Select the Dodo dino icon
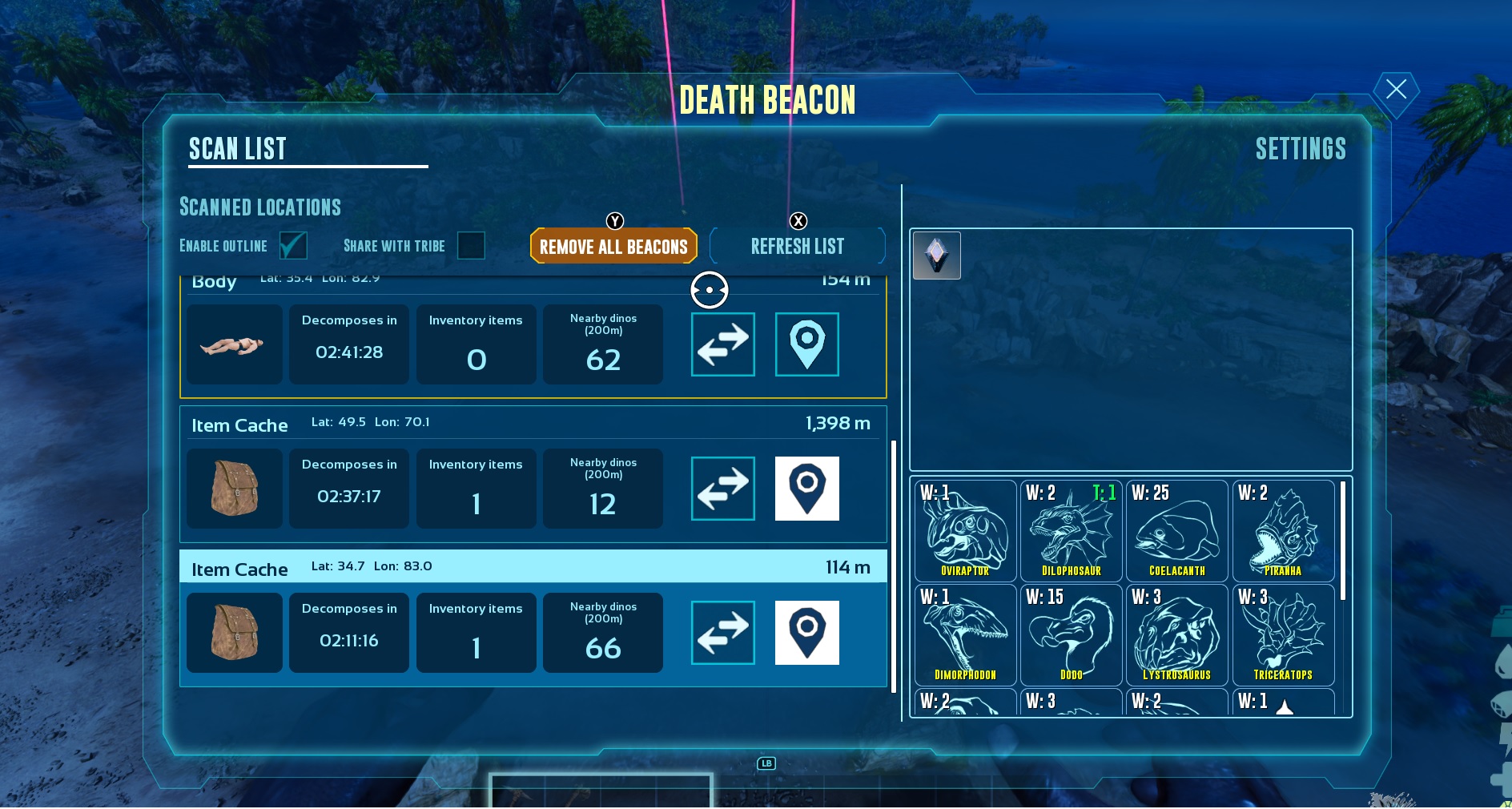This screenshot has width=1512, height=809. click(x=1071, y=633)
